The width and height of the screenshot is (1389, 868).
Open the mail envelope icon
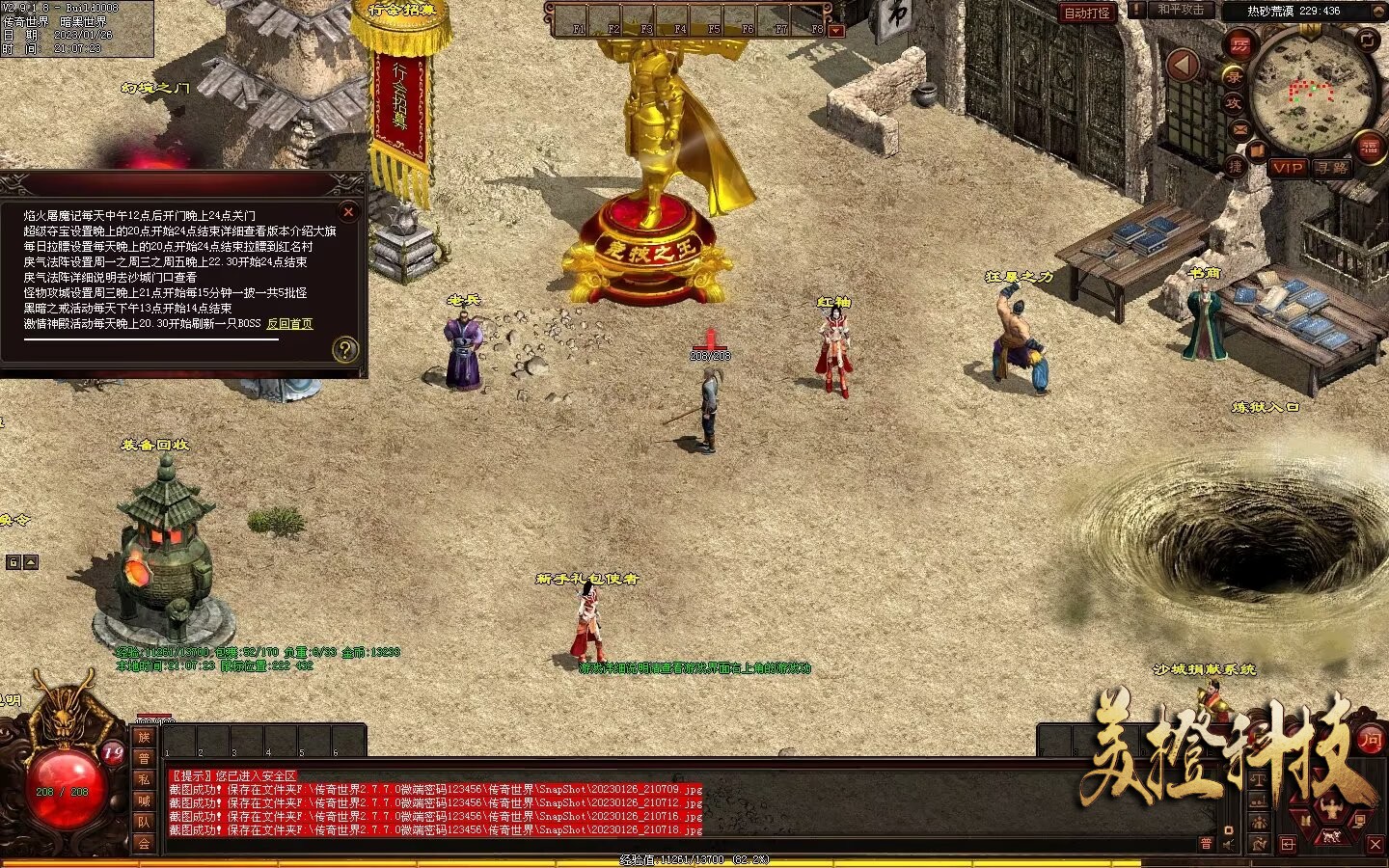1240,129
